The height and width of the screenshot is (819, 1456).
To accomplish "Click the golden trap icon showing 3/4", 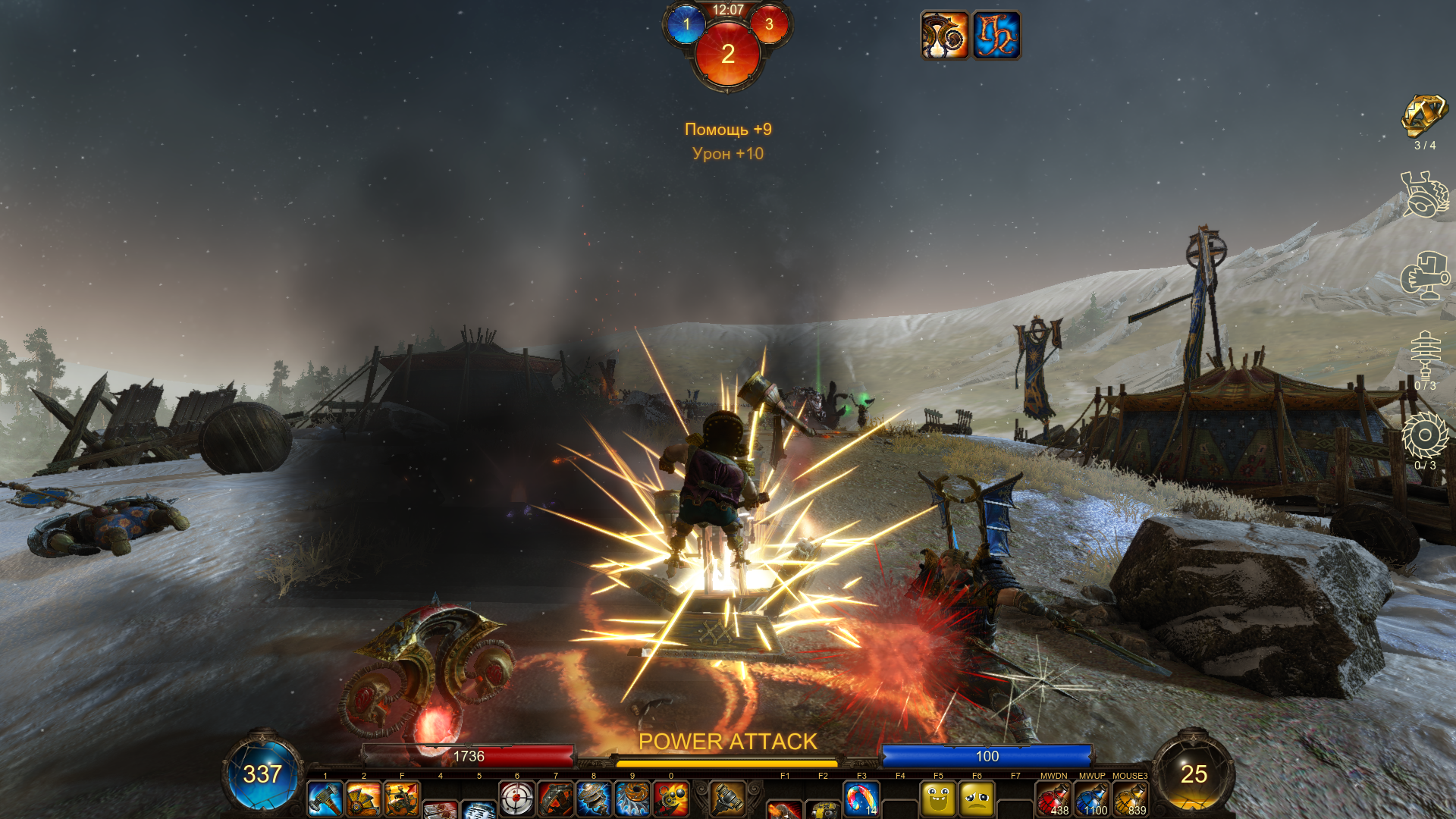I will (1424, 117).
